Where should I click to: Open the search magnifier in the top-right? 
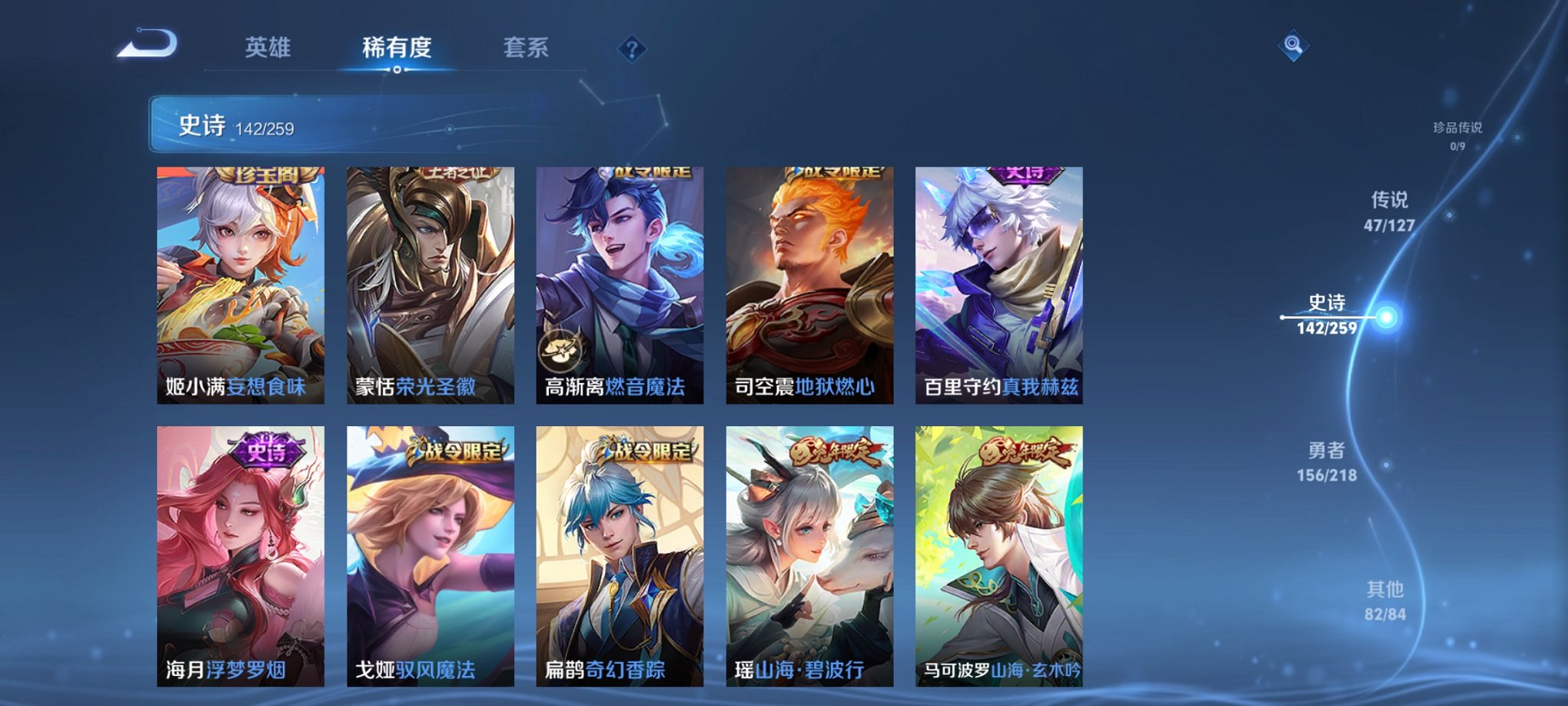(1294, 46)
